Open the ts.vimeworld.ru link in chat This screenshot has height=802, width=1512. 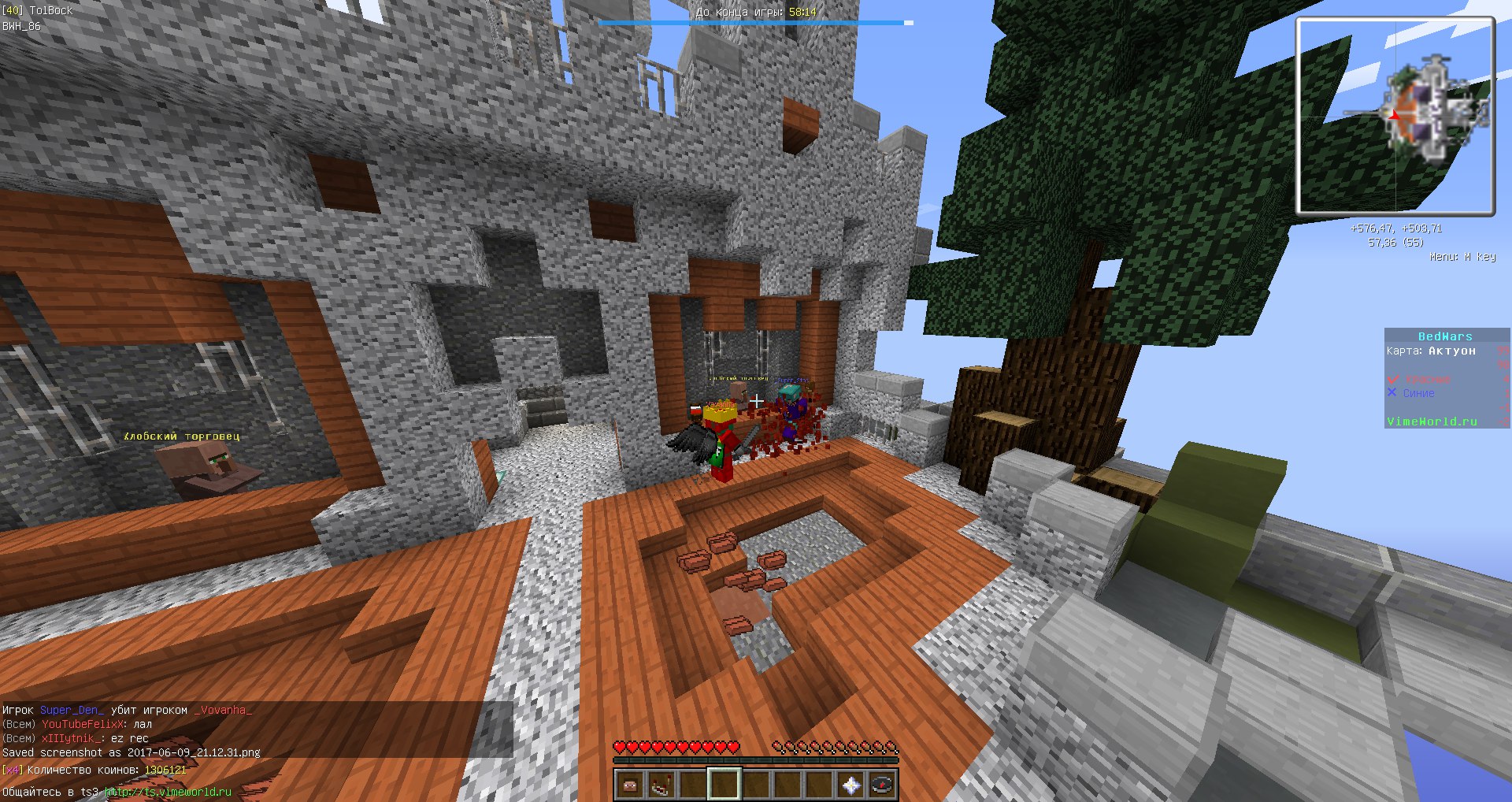click(169, 792)
